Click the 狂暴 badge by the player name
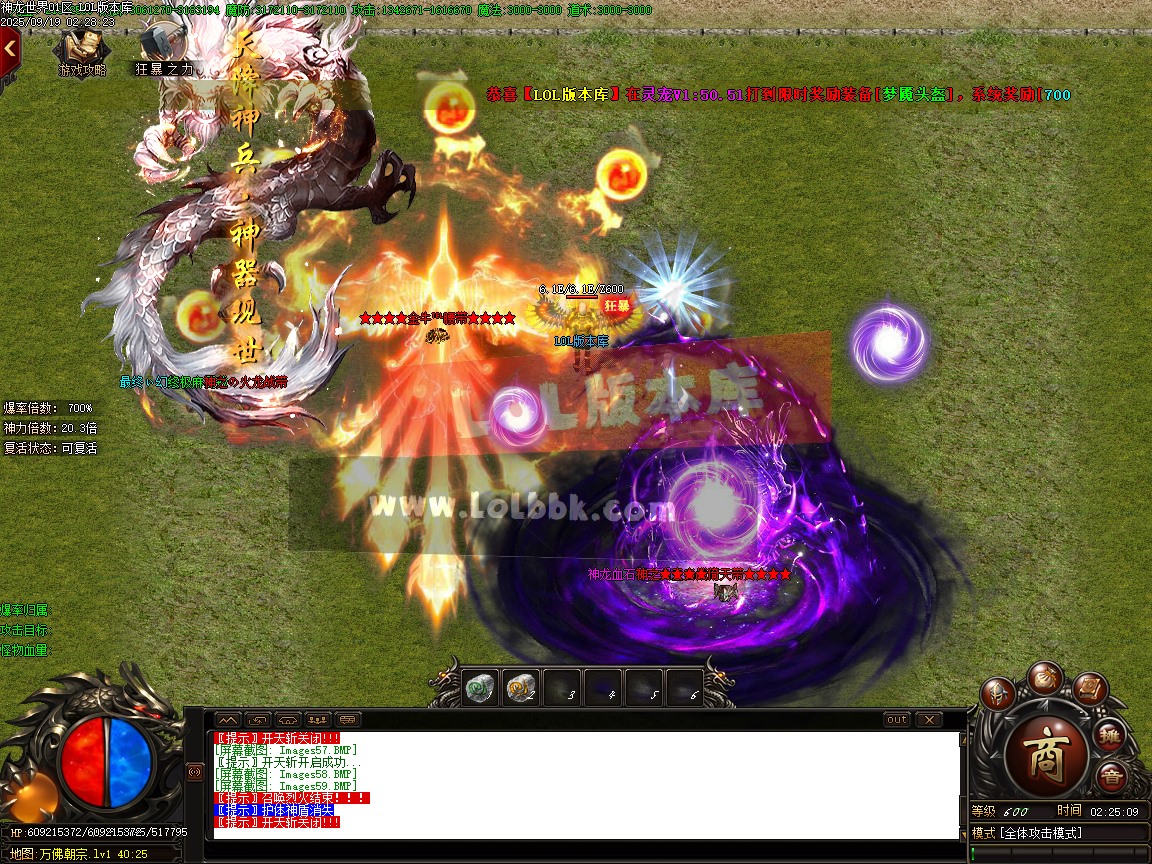Image resolution: width=1152 pixels, height=864 pixels. point(616,305)
